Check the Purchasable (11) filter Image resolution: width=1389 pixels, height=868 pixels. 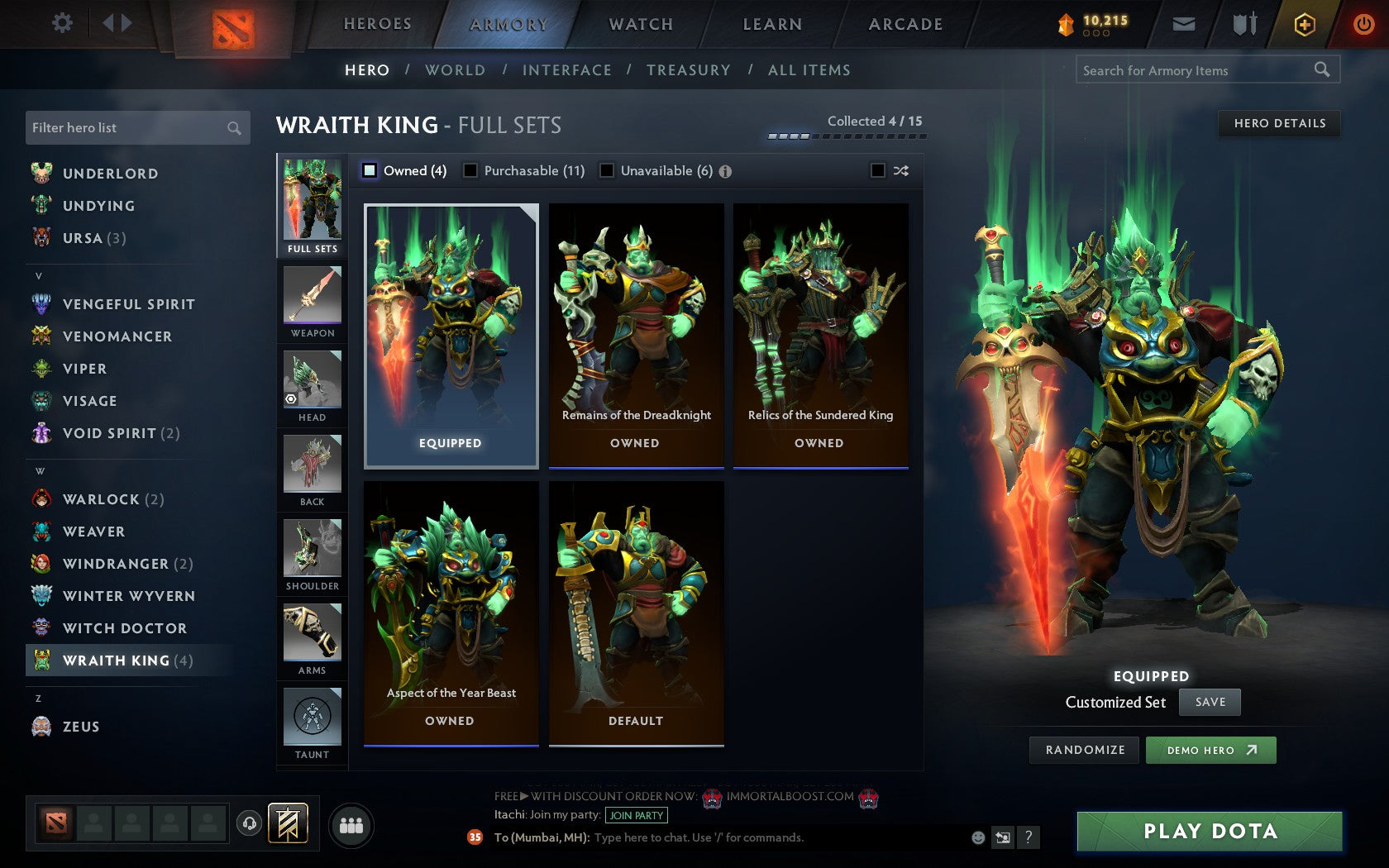coord(470,171)
